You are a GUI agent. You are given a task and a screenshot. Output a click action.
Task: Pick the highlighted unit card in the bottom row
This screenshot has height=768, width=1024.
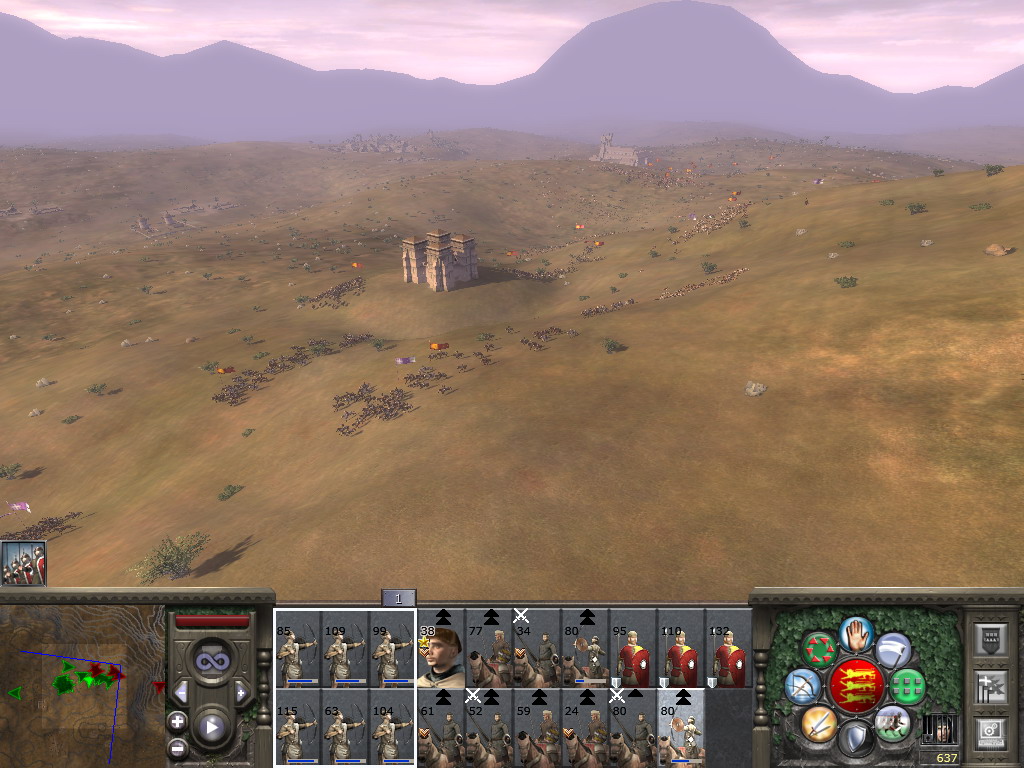[x=681, y=730]
